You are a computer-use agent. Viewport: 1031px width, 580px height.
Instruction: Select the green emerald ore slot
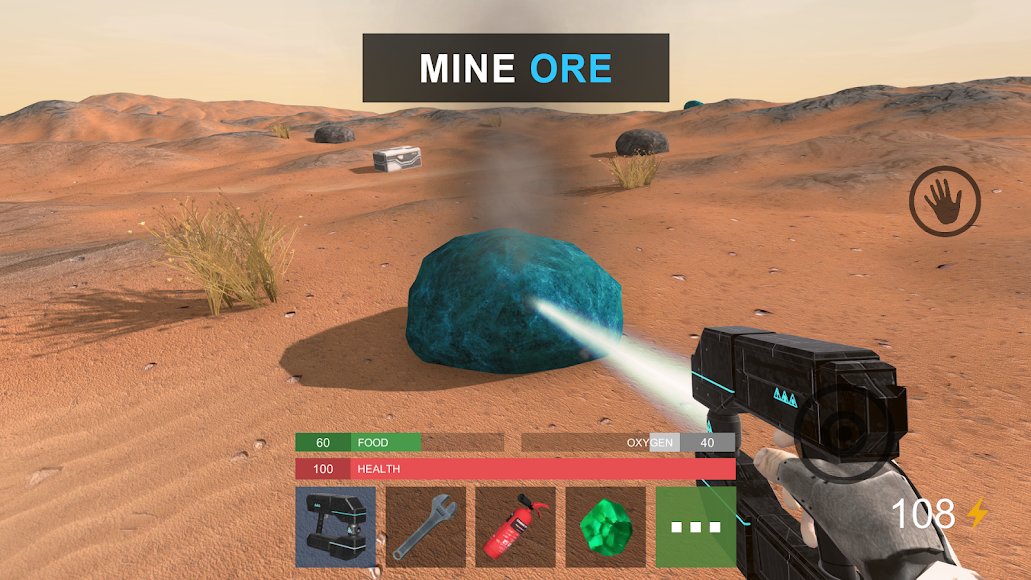pyautogui.click(x=605, y=527)
